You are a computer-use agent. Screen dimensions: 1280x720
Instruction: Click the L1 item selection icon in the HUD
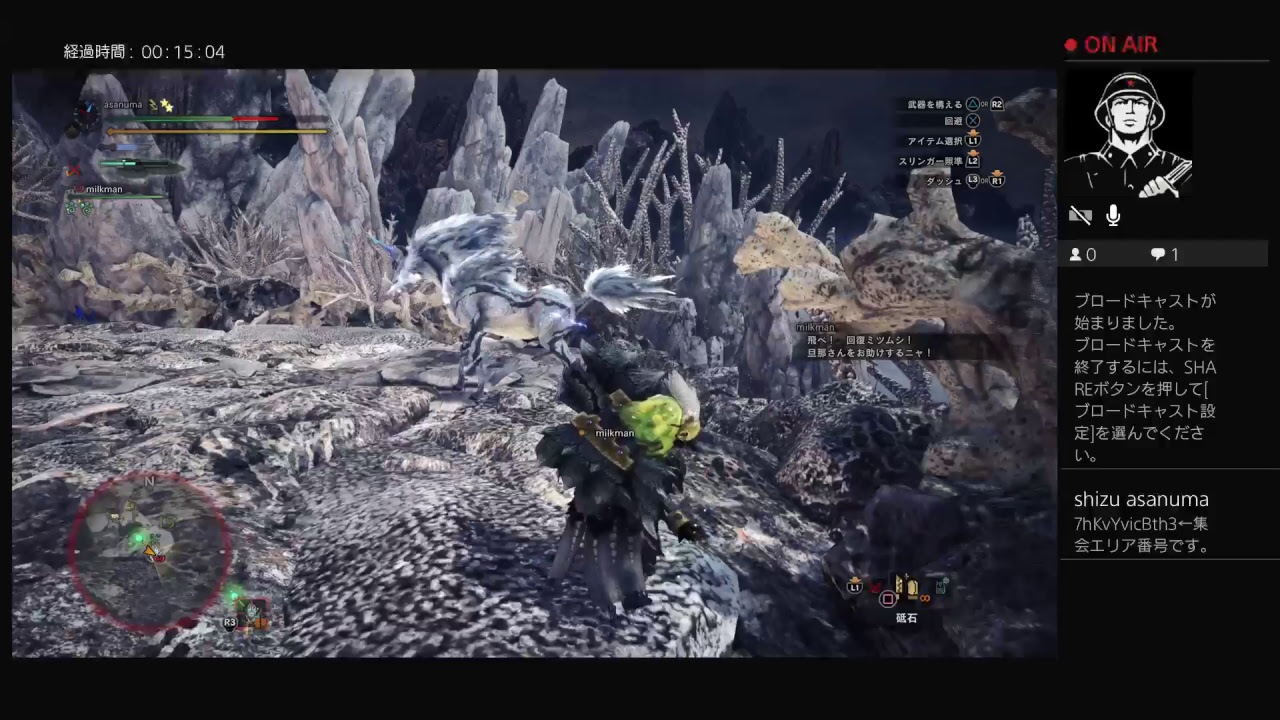click(x=854, y=586)
